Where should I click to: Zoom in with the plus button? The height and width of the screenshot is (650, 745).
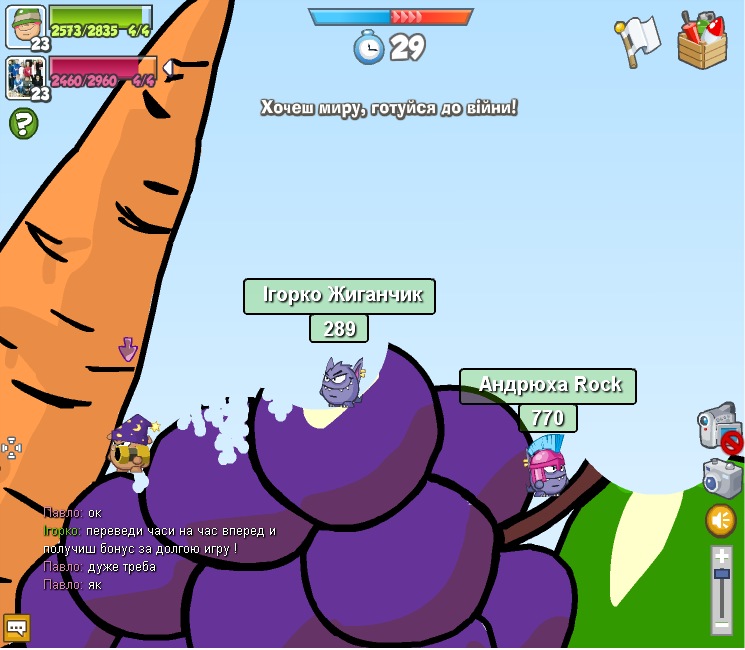coord(722,556)
